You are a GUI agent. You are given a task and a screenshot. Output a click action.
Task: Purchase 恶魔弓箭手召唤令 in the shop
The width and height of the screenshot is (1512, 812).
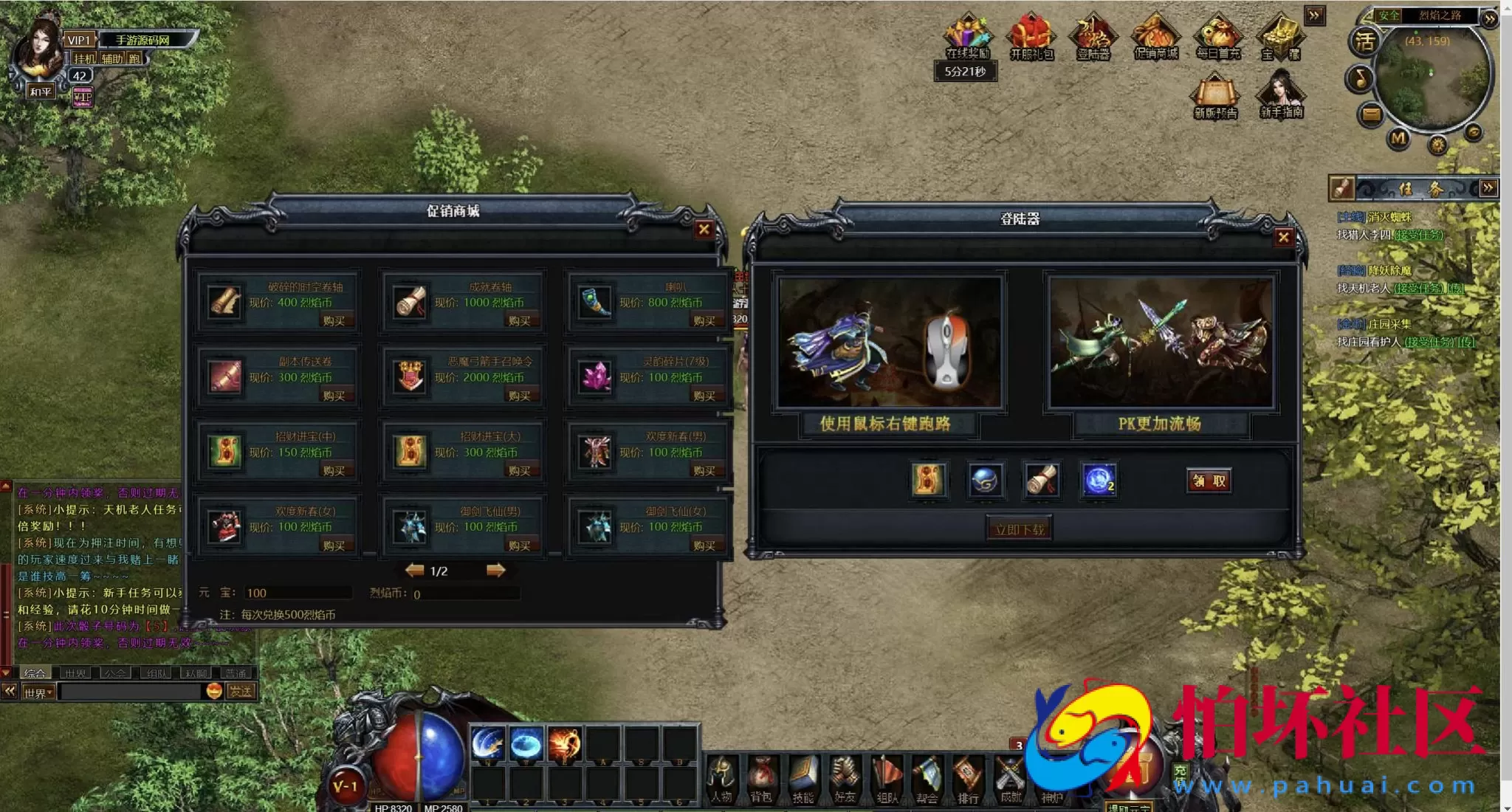(x=519, y=396)
